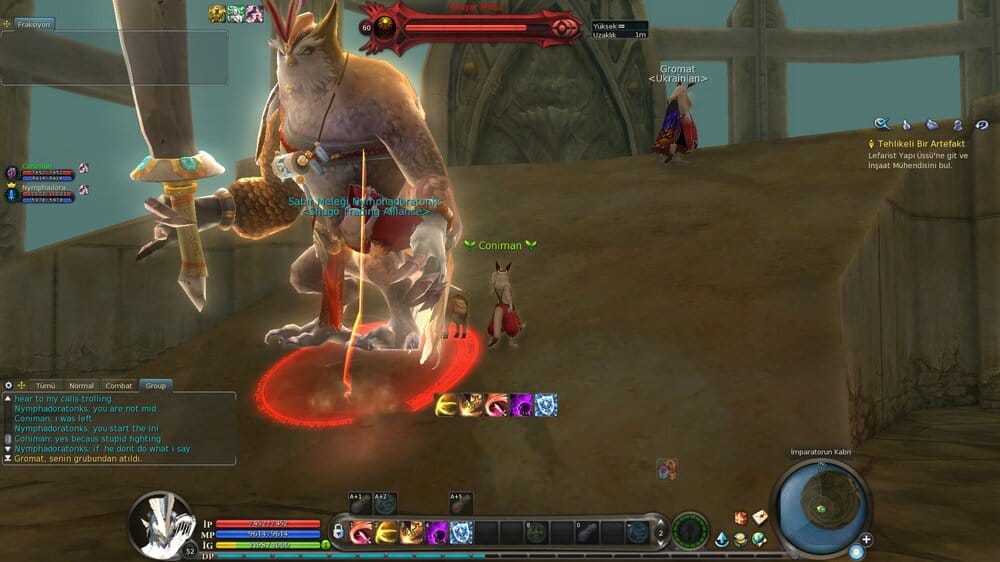Toggle the hotbar lock icon
Image resolution: width=1000 pixels, height=562 pixels.
pyautogui.click(x=339, y=532)
